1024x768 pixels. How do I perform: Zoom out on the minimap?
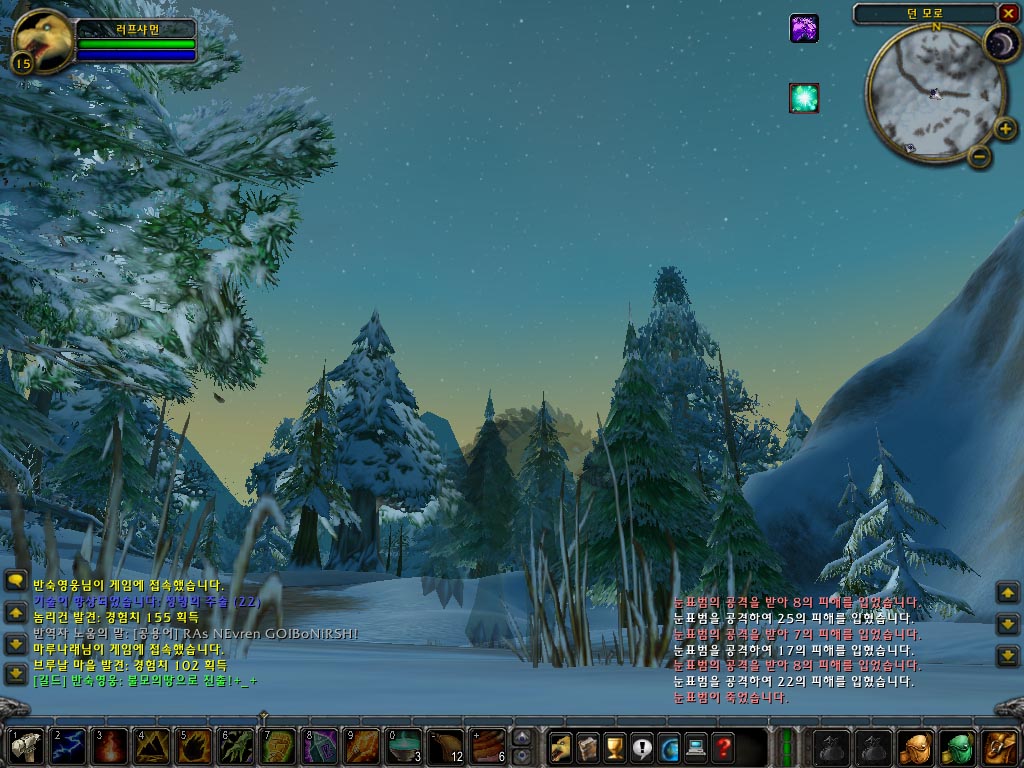coord(980,155)
